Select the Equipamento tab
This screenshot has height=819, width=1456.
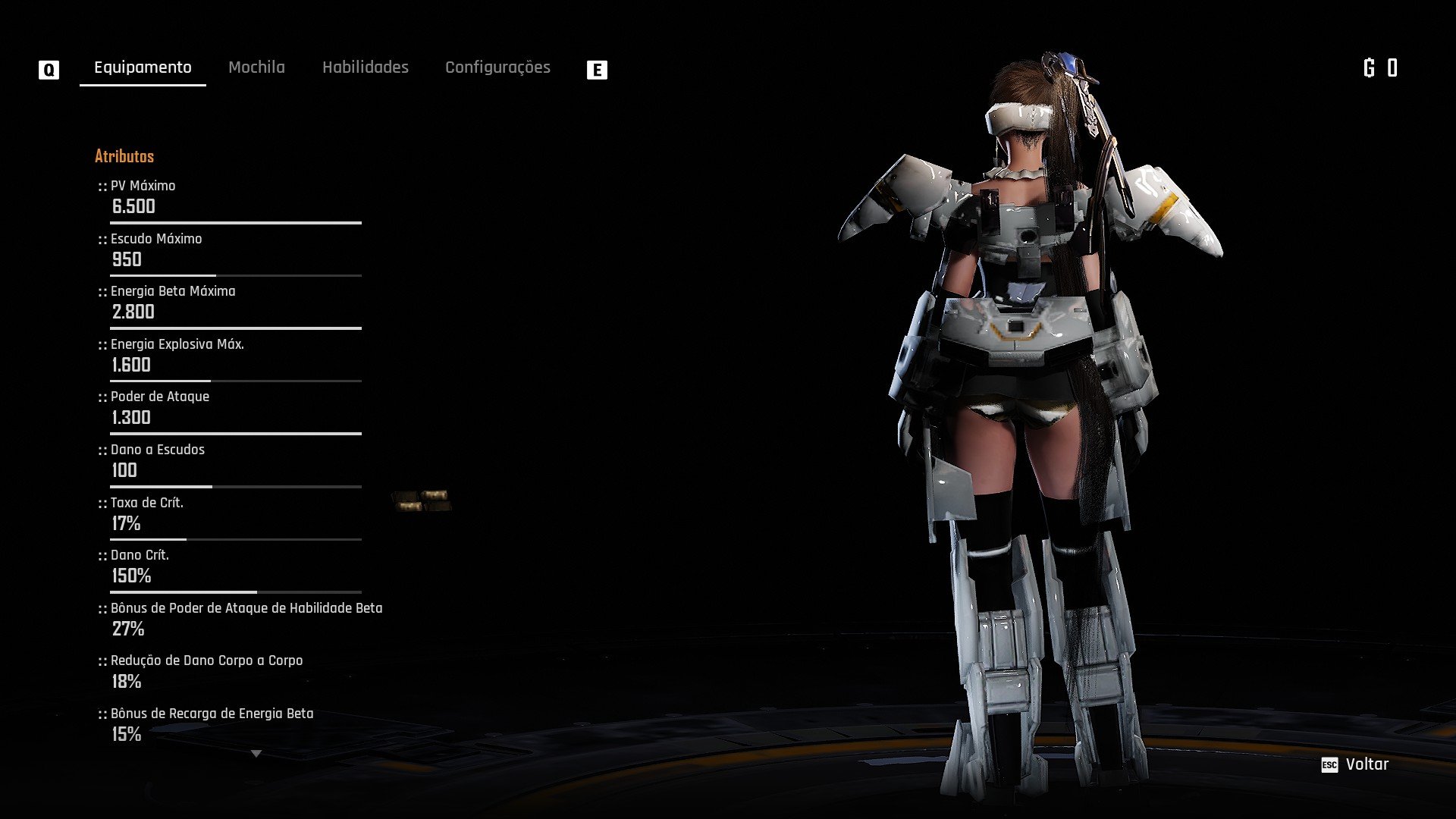[143, 67]
